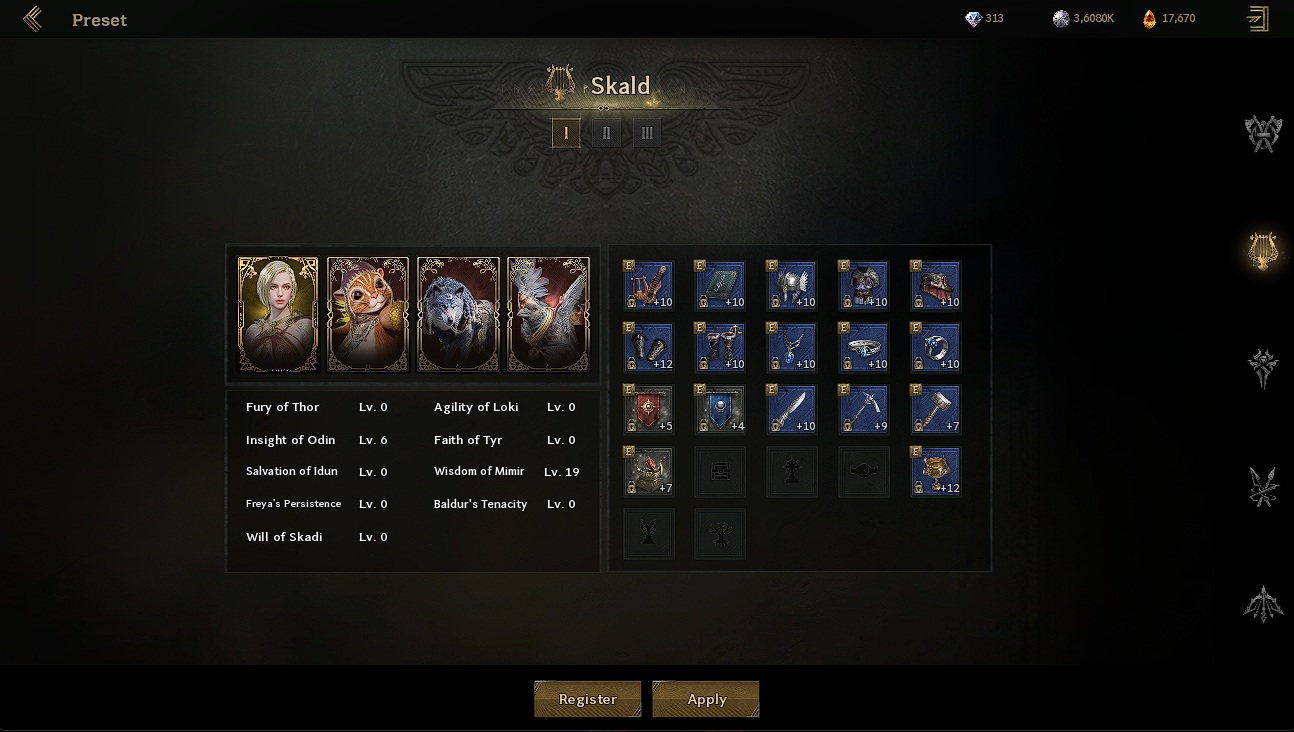
Task: Select the squirrel companion card
Action: click(x=368, y=314)
